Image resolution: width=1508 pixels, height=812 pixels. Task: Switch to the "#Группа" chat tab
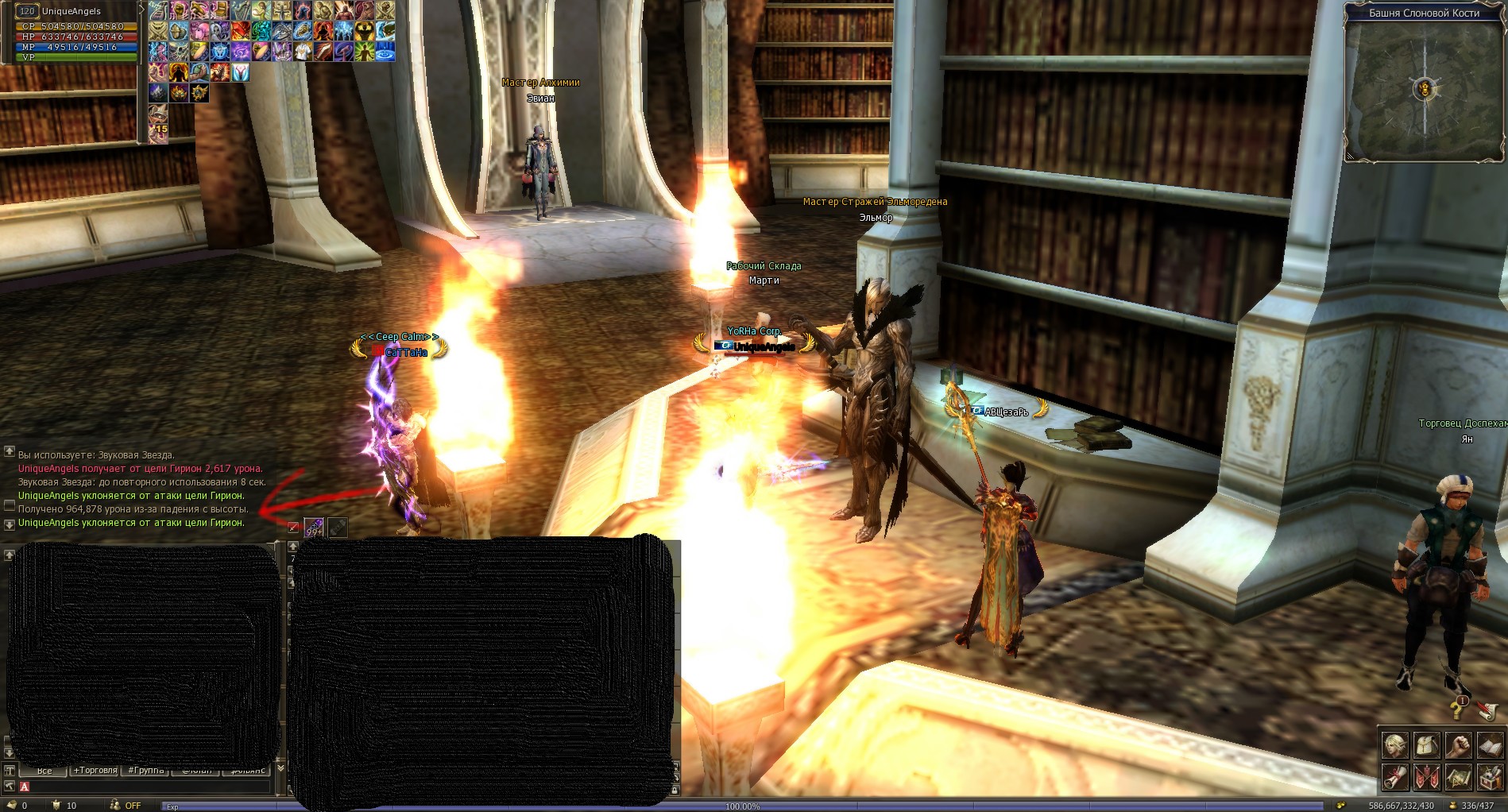(x=146, y=771)
